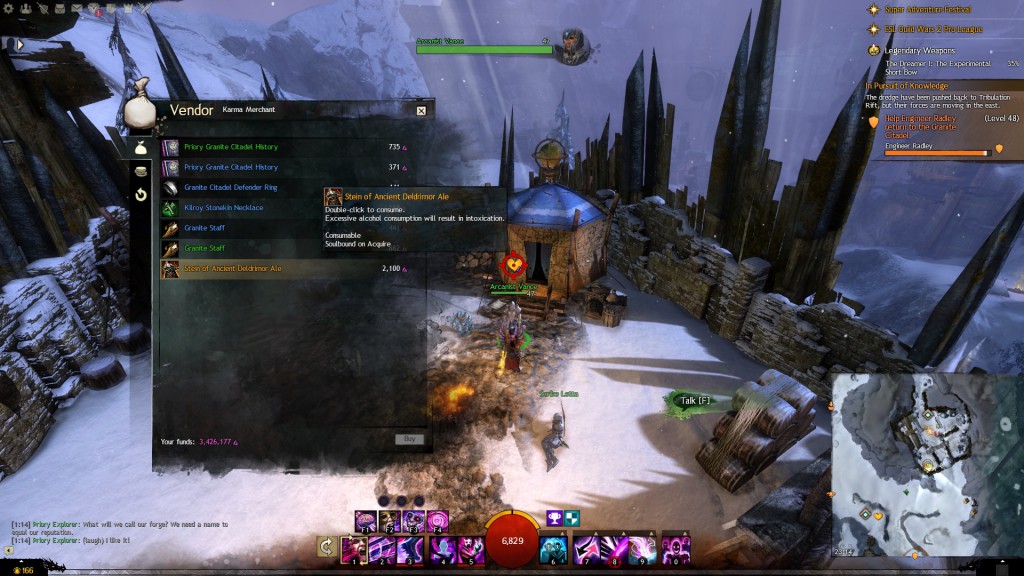The image size is (1024, 576).
Task: Switch to the vendor buyback tab
Action: coord(141,194)
